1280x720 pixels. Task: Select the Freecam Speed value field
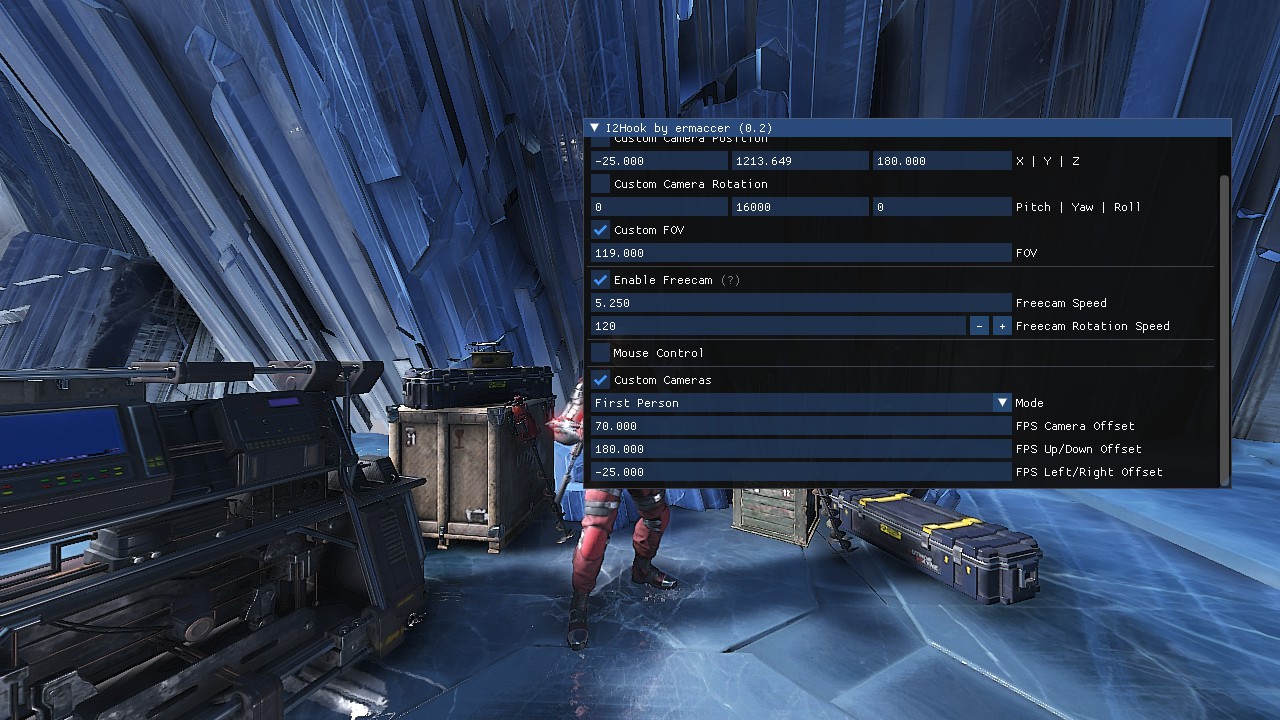coord(800,303)
